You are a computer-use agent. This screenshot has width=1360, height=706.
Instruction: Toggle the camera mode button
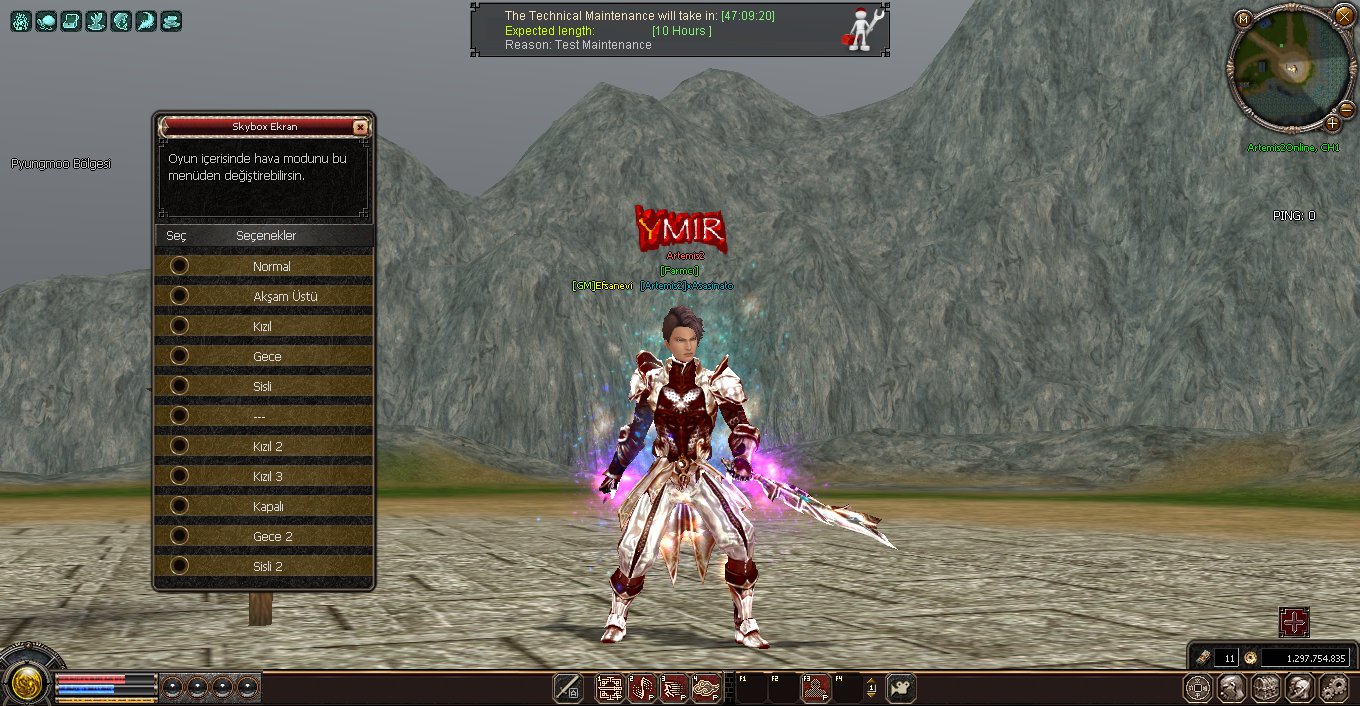[901, 688]
